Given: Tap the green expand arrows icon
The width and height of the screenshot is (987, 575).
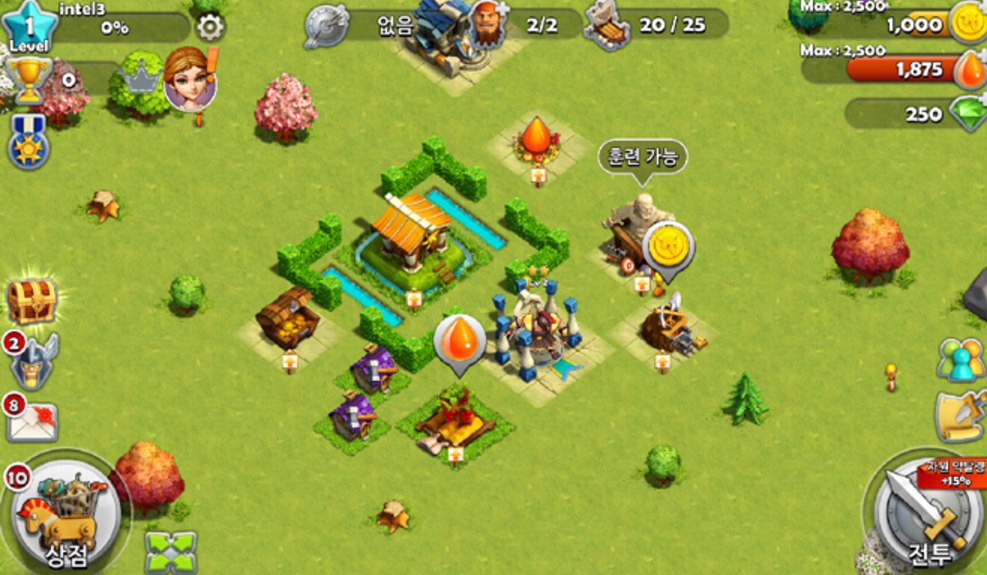Looking at the screenshot, I should tap(170, 551).
